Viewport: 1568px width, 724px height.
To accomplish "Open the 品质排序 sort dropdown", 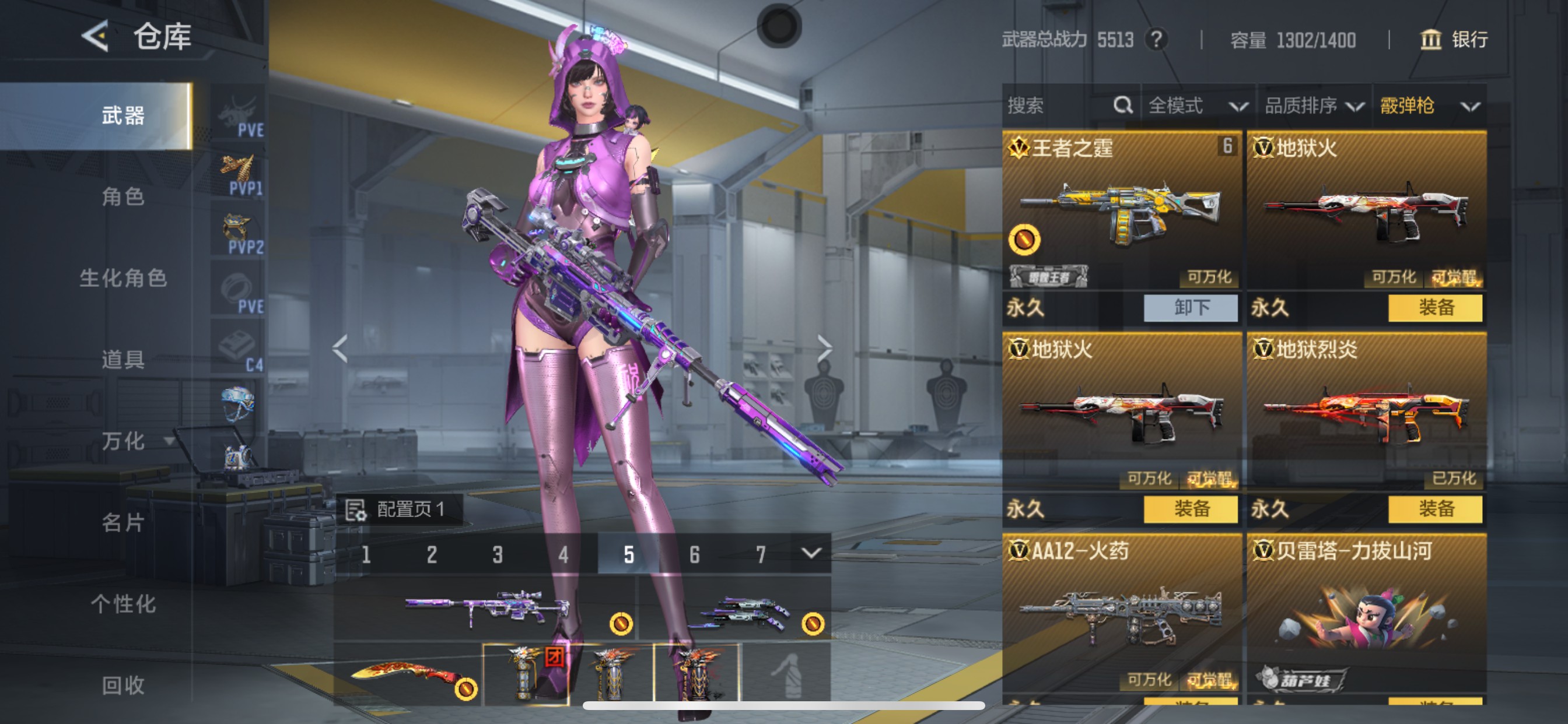I will coord(1314,106).
